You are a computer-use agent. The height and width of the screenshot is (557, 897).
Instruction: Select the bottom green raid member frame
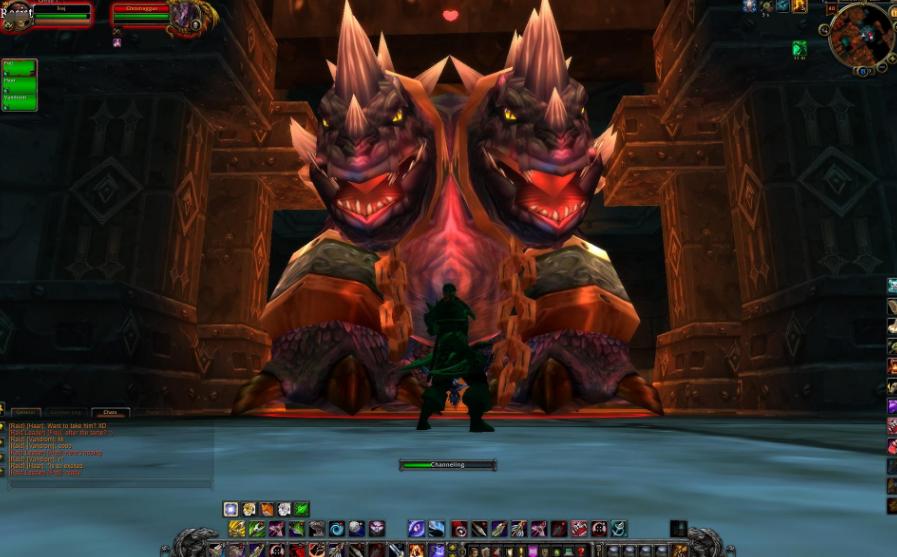coord(19,101)
